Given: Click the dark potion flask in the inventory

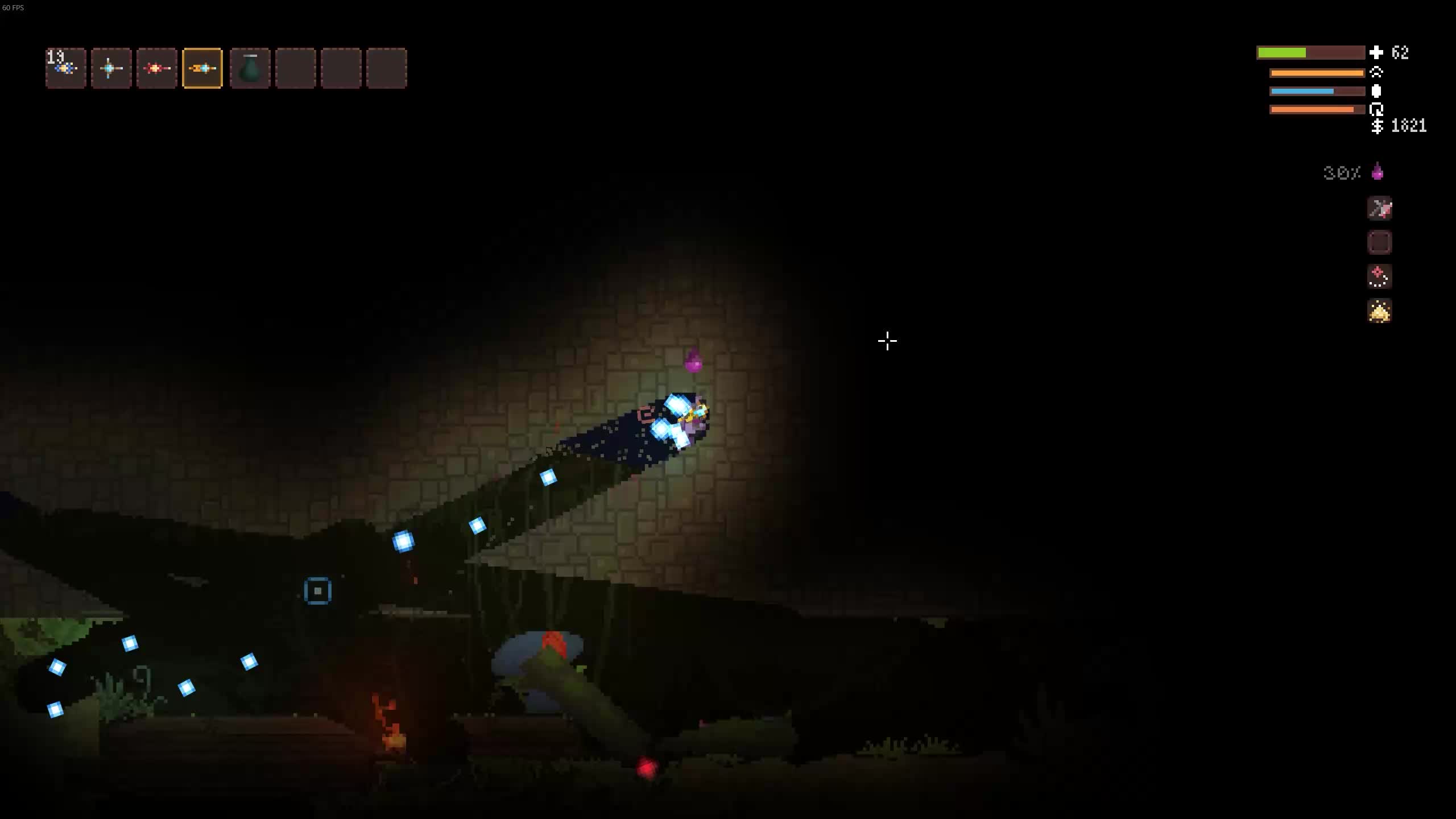Looking at the screenshot, I should pos(249,69).
